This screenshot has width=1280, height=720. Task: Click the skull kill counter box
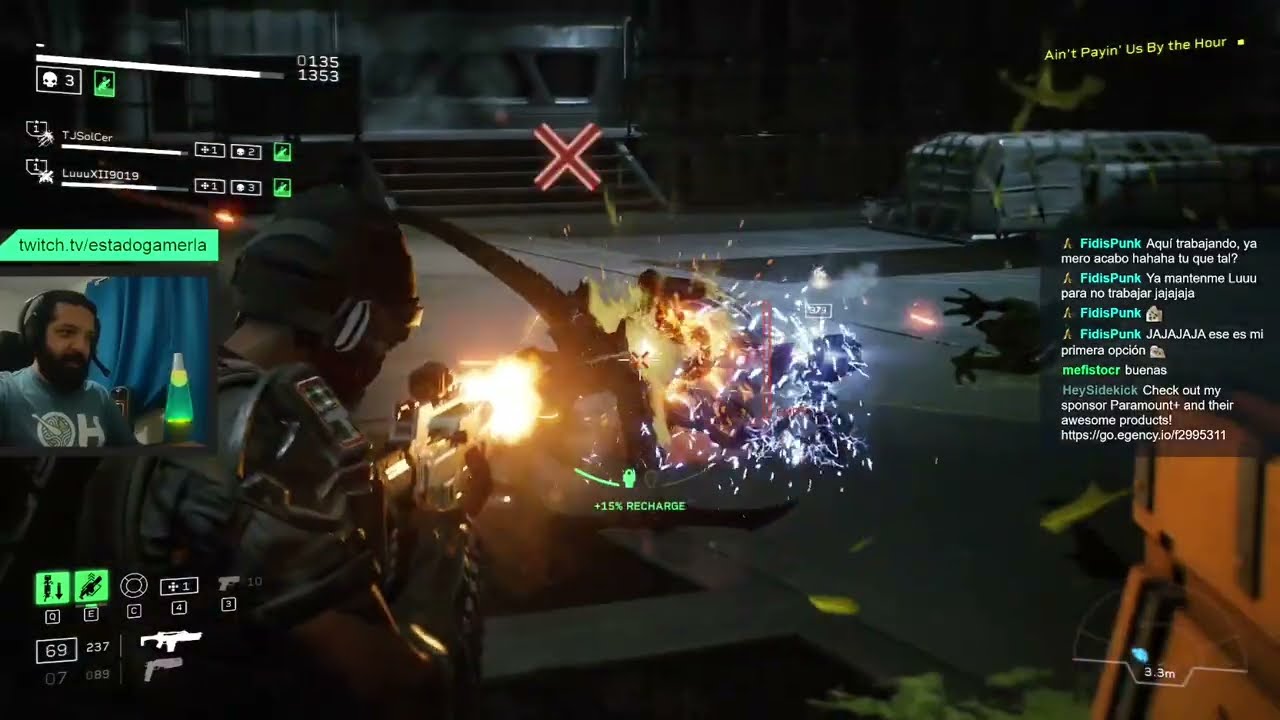[x=58, y=81]
